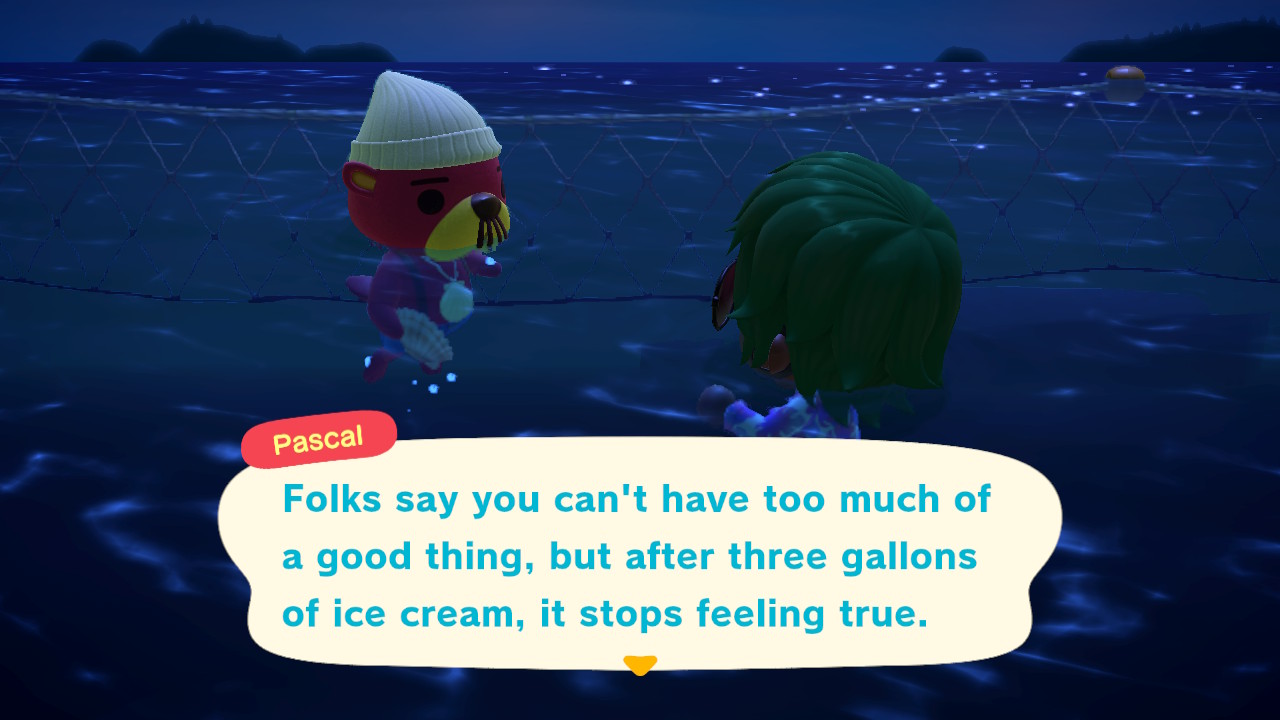
Task: Click Pascal's ice cream dialogue box
Action: [638, 555]
